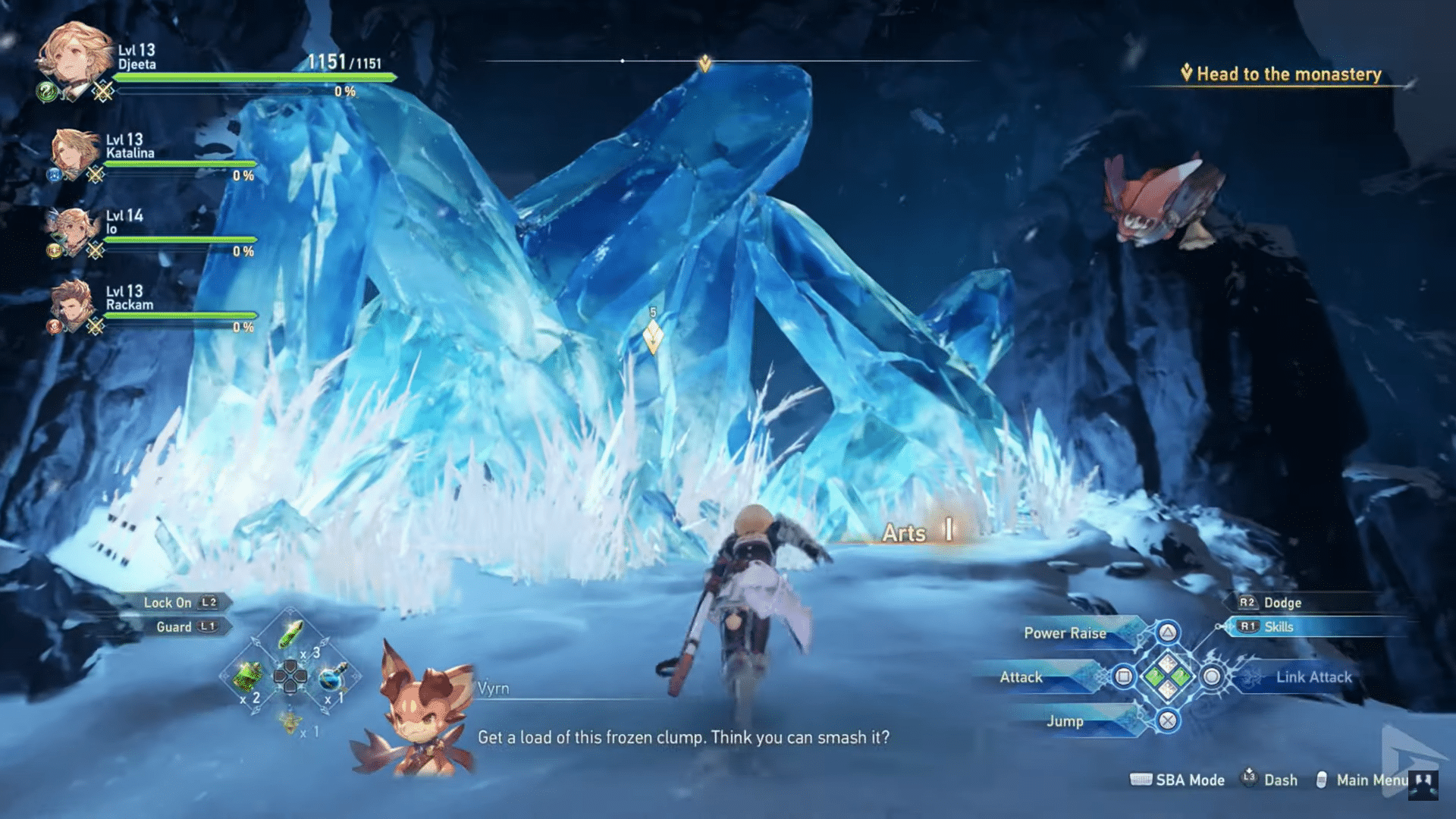Viewport: 1456px width, 819px height.
Task: Trigger the Power Raise action
Action: pos(1065,632)
